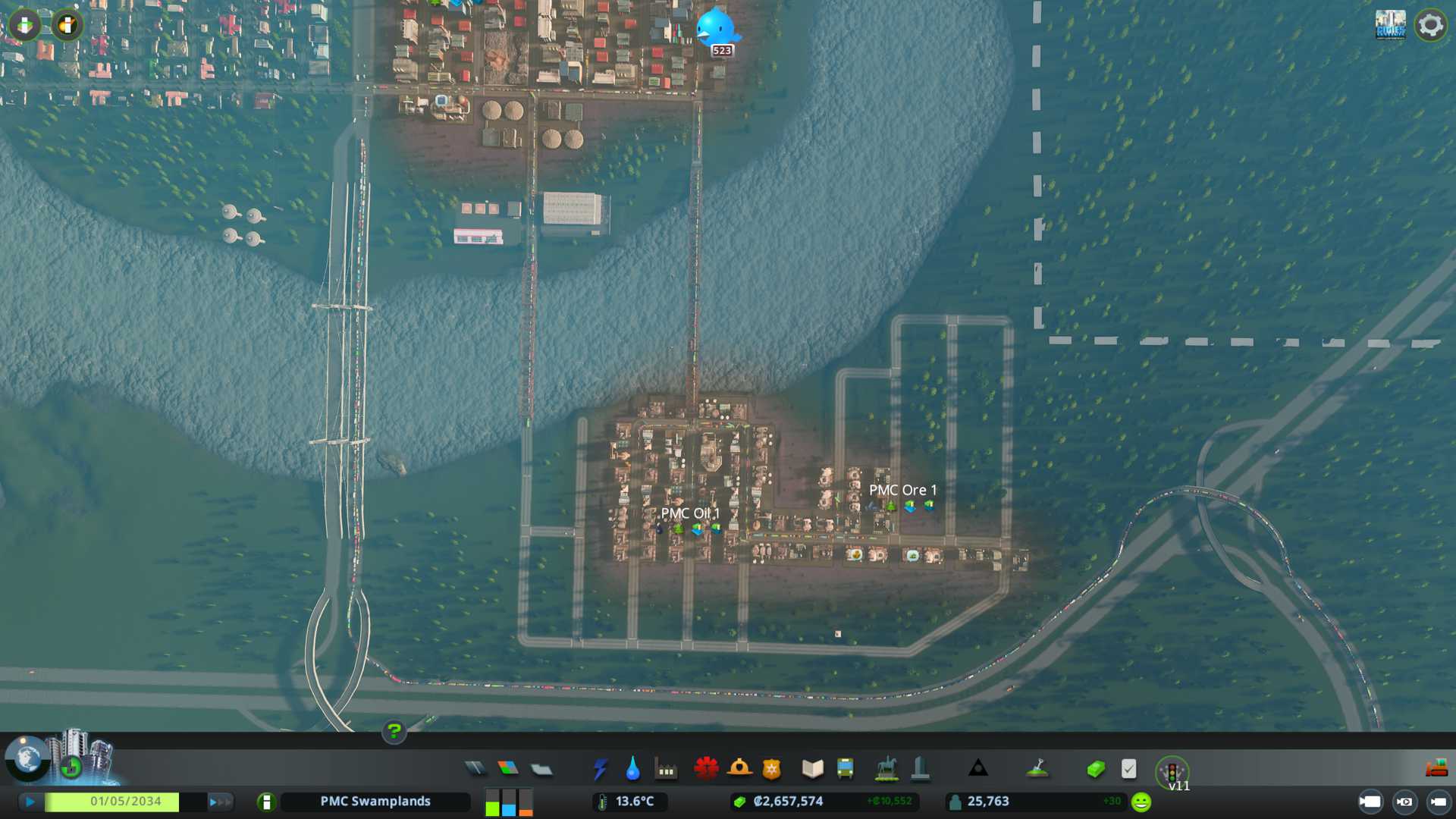
Task: Open the Police badge menu
Action: coord(772,769)
